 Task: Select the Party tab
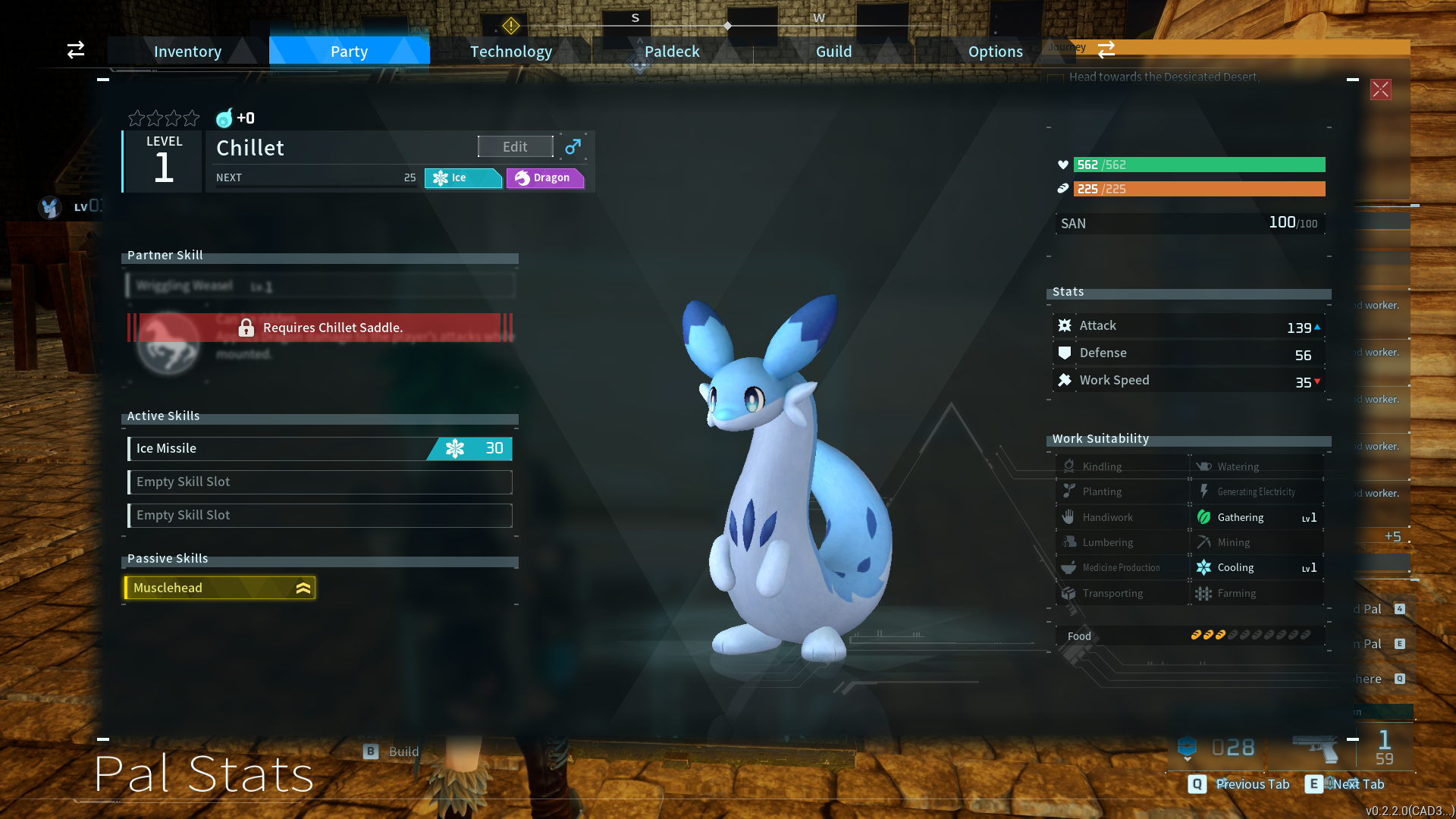[x=349, y=52]
